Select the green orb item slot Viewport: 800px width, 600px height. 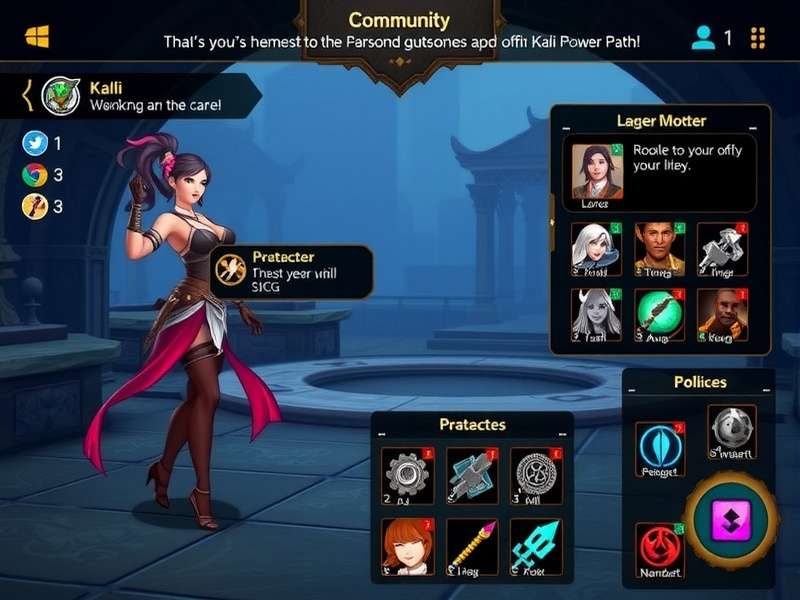pos(659,315)
